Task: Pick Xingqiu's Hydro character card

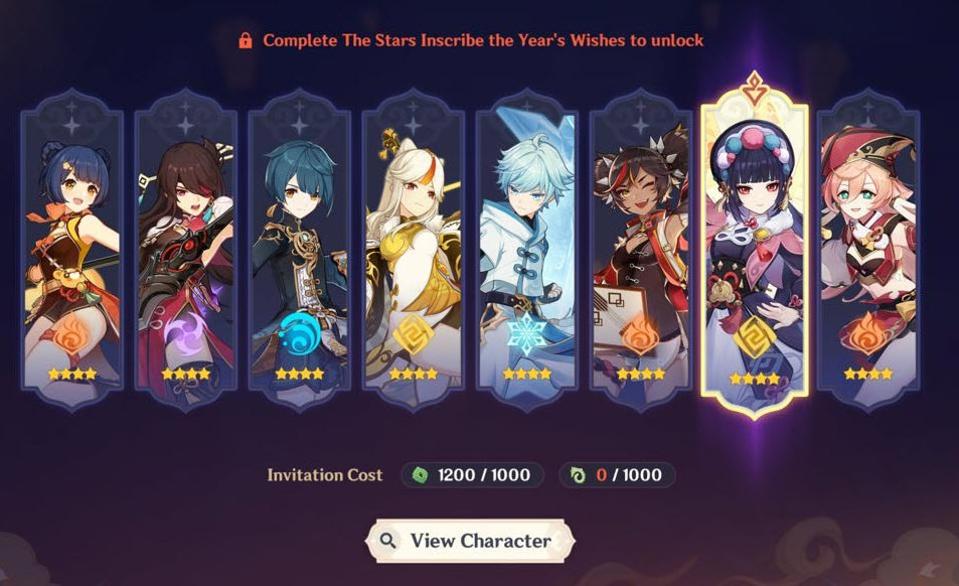Action: [x=299, y=250]
